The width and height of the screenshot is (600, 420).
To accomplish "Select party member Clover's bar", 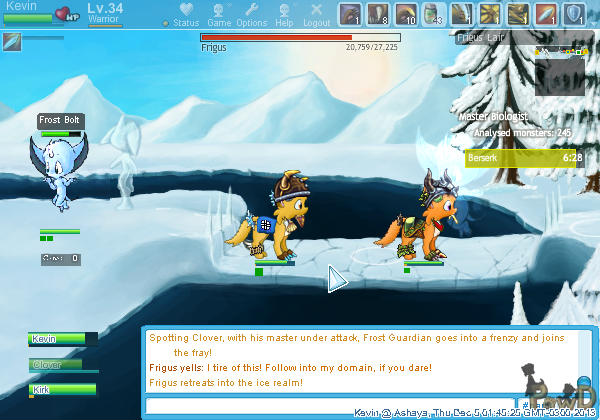I will coord(63,365).
